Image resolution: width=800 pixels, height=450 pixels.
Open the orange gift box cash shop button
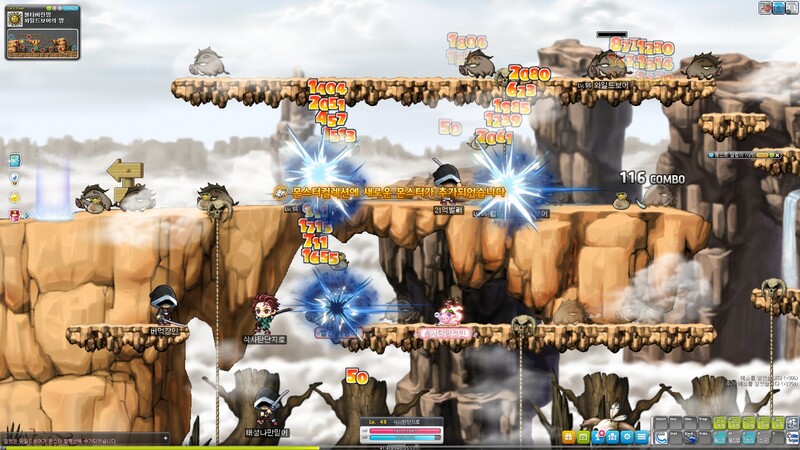click(568, 437)
